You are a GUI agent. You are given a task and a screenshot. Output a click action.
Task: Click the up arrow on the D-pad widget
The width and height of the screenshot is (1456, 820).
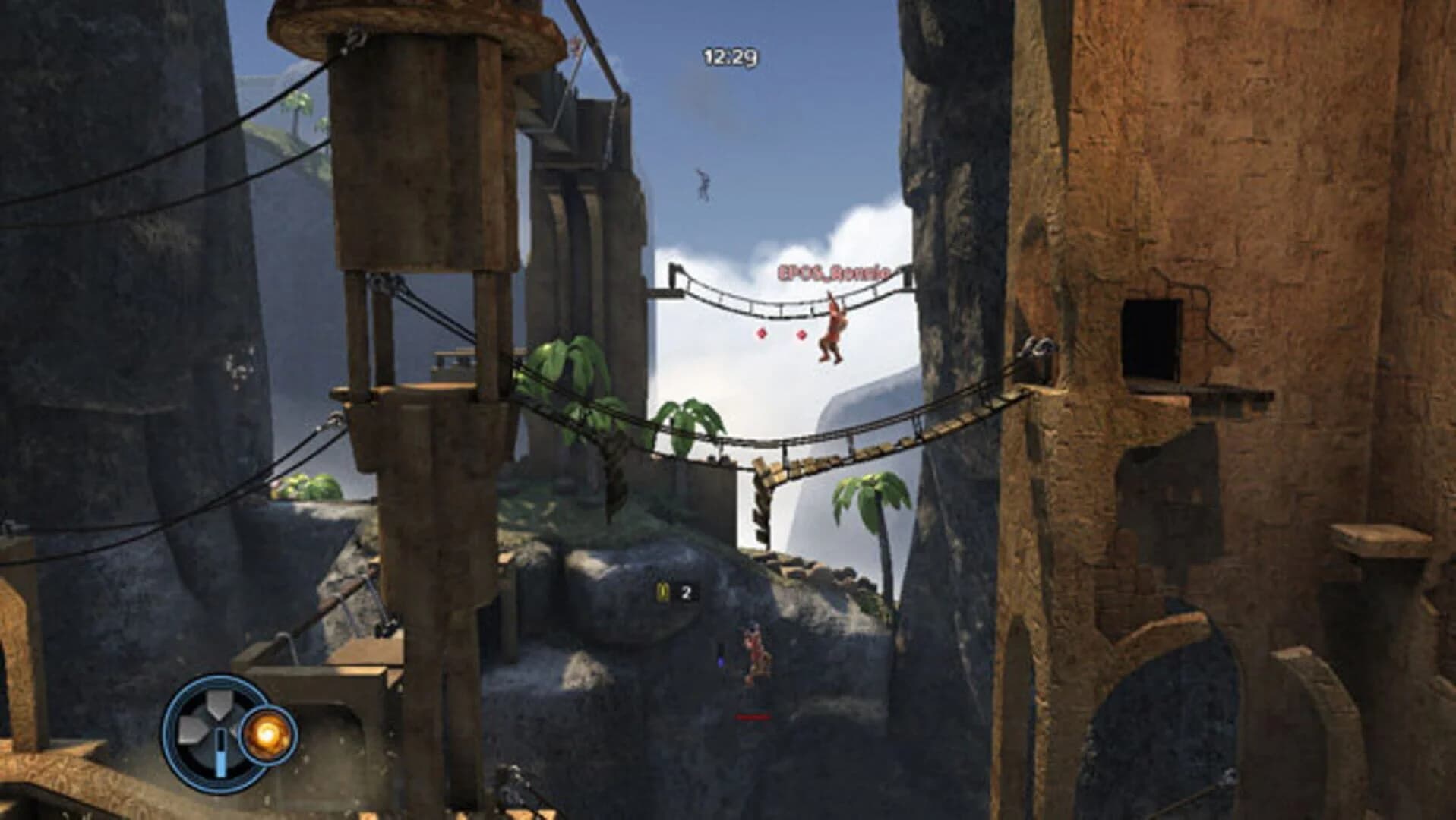[x=218, y=702]
